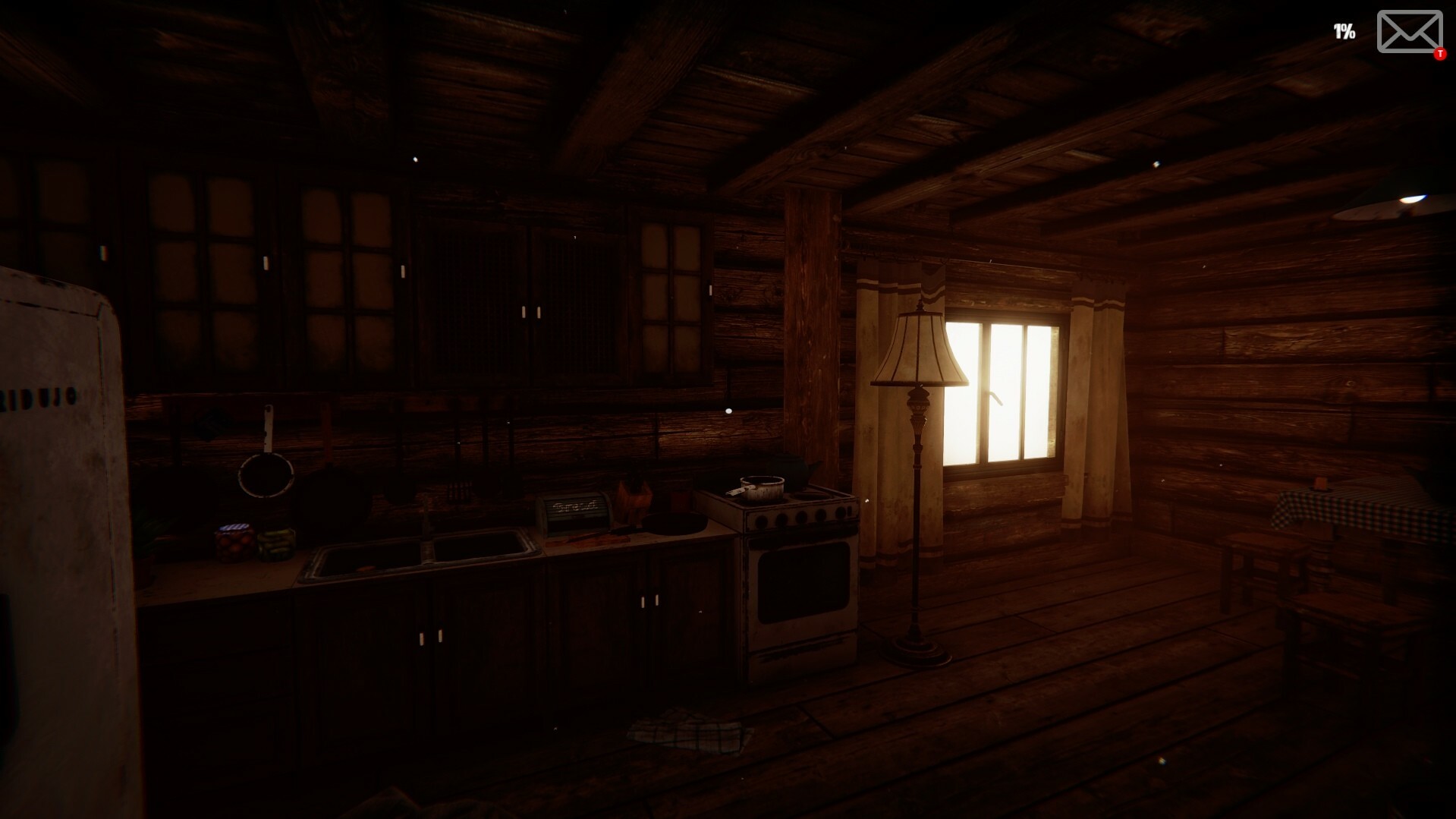Click the red T notification badge on envelope
This screenshot has height=819, width=1456.
(1438, 53)
